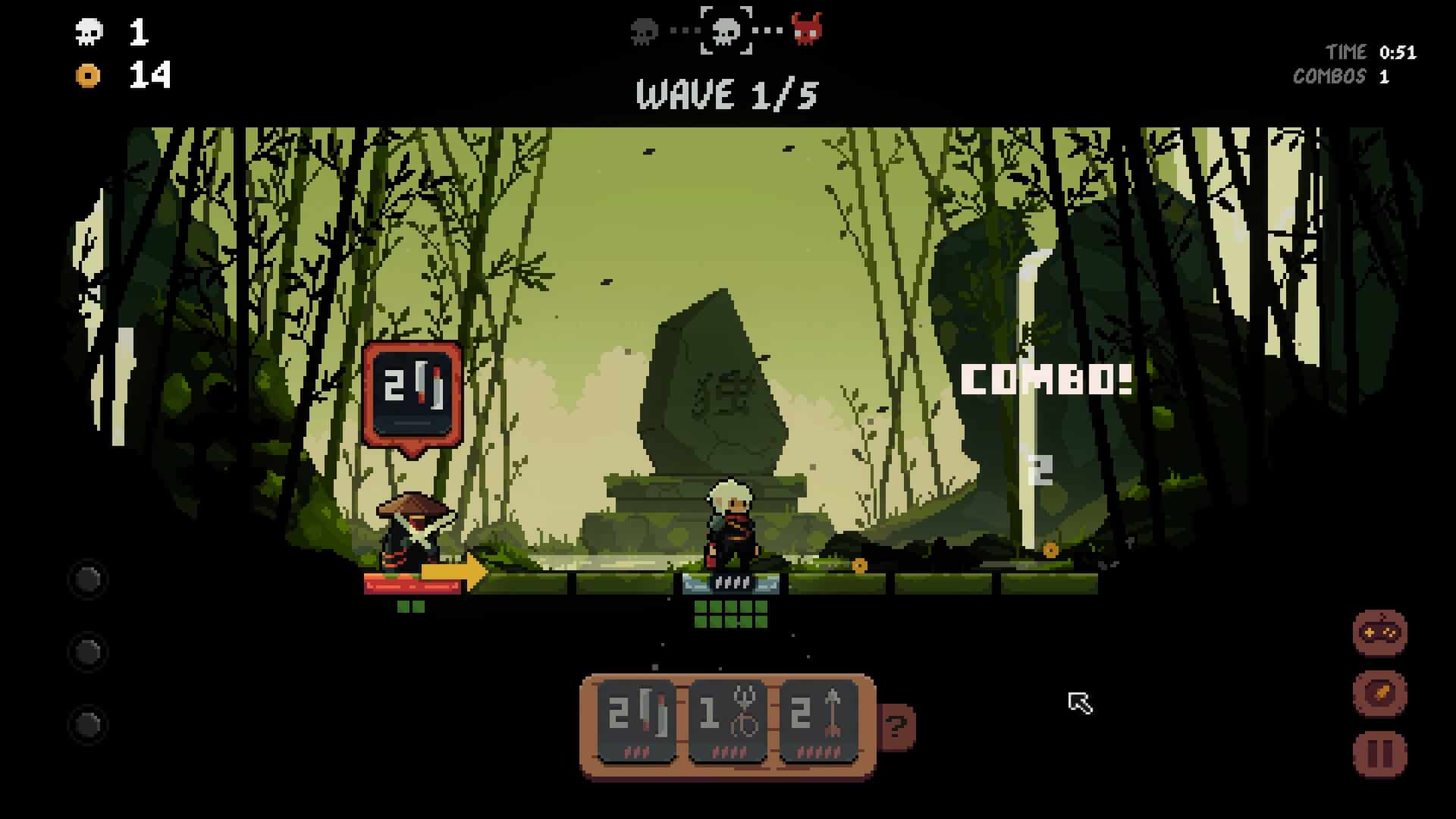Click the highlighted skull in the wave tracker
Screen dimensions: 1456x819
tap(726, 32)
